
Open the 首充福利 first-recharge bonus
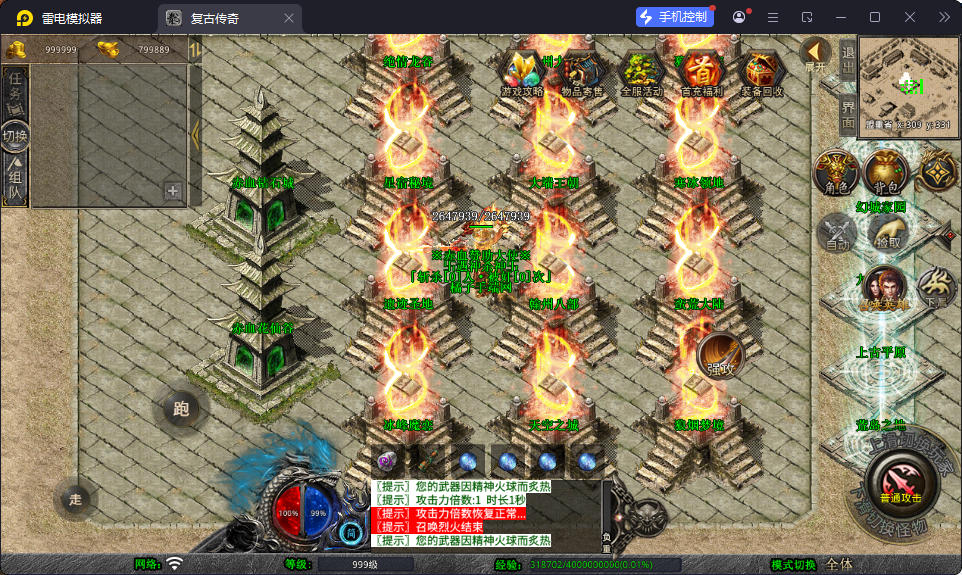(704, 72)
